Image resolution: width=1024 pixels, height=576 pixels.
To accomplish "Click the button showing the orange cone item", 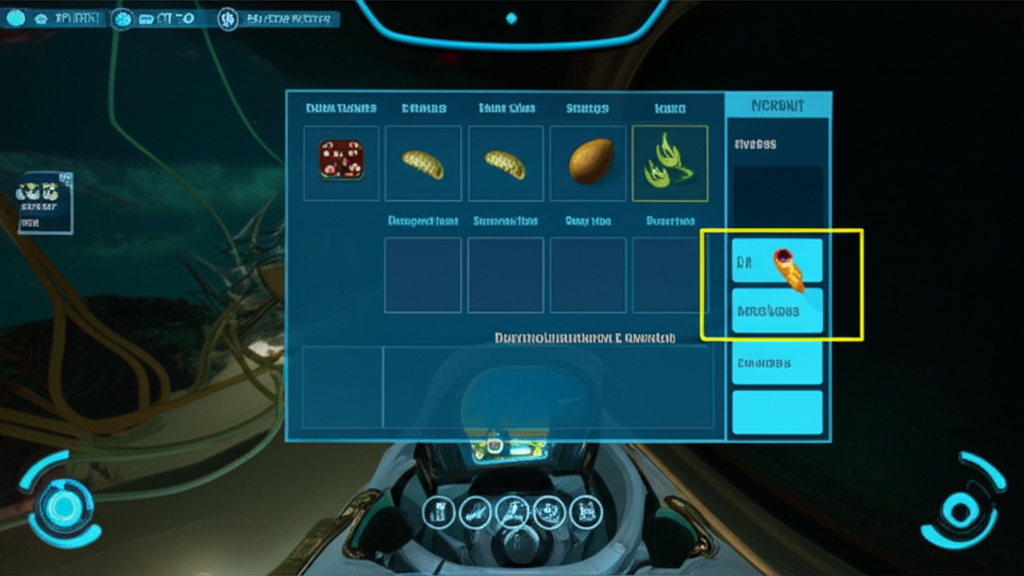I will coord(777,261).
